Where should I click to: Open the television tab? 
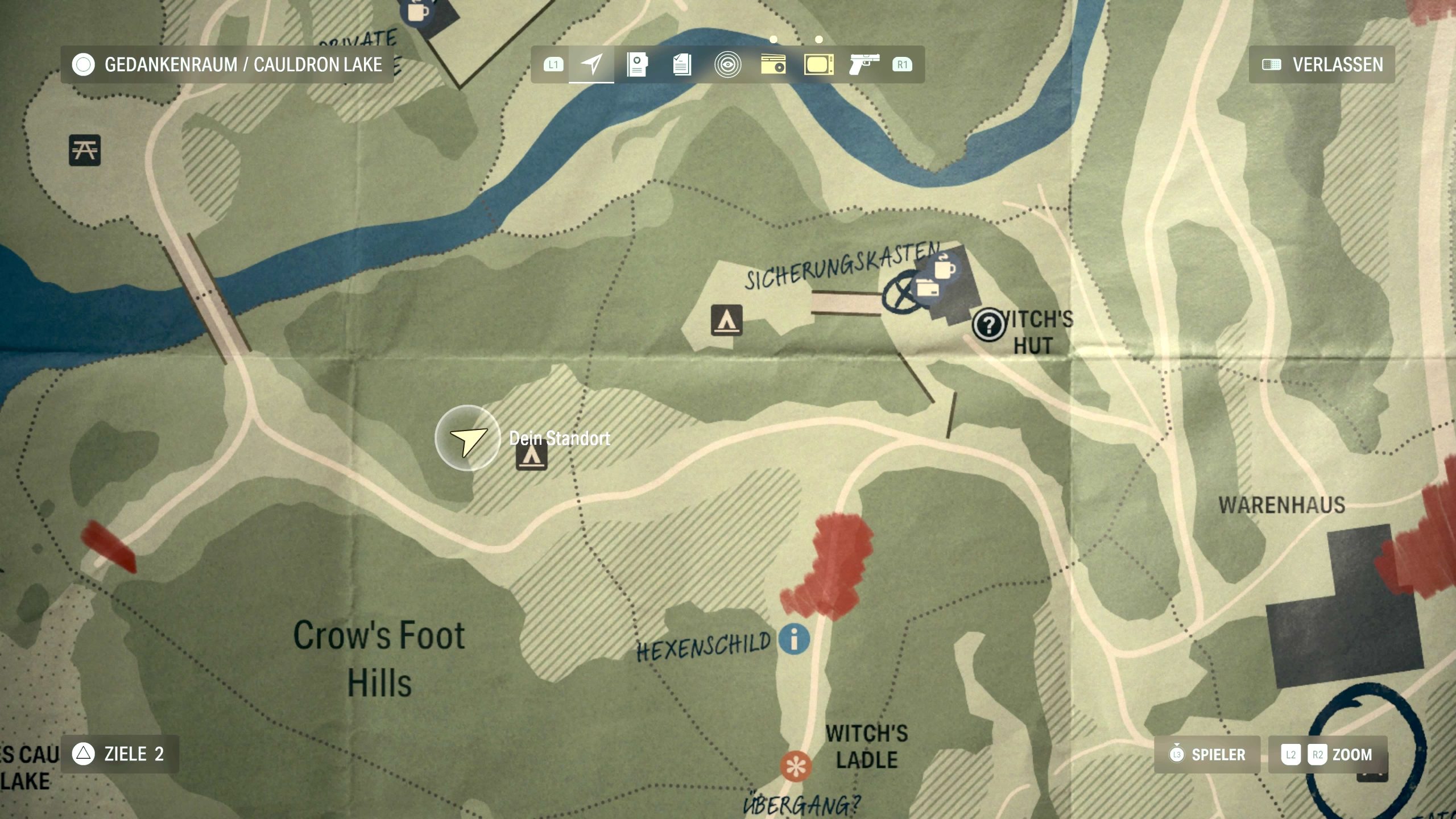(818, 64)
